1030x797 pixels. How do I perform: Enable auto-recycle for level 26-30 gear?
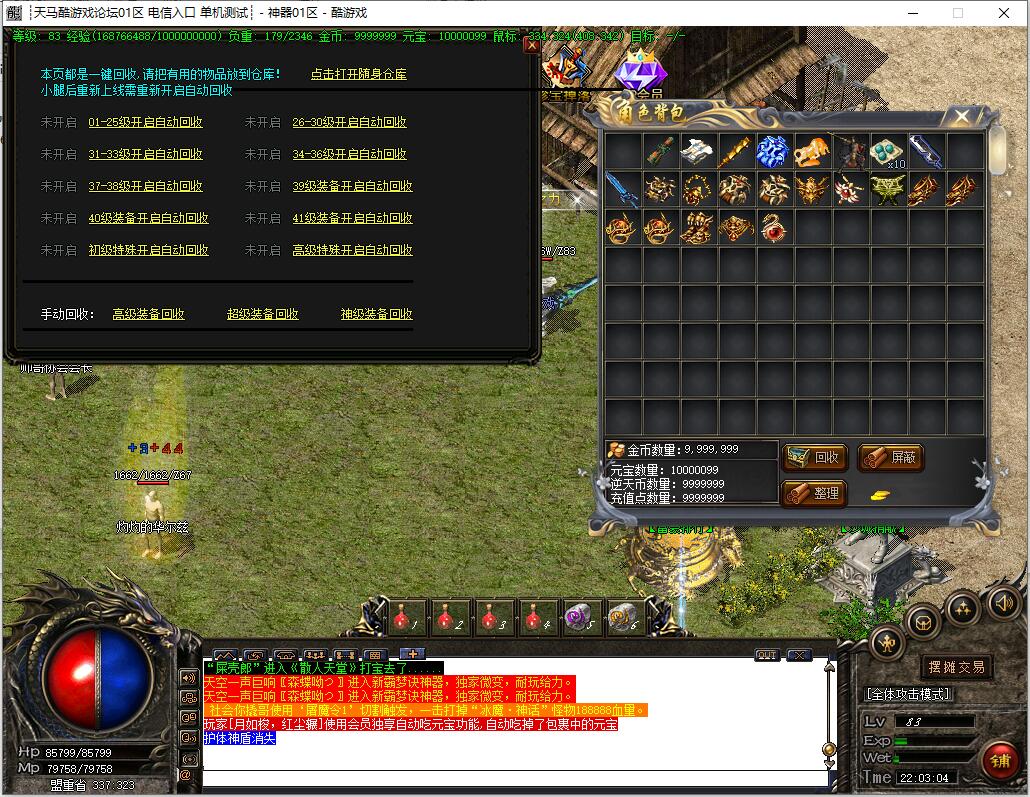[x=349, y=122]
